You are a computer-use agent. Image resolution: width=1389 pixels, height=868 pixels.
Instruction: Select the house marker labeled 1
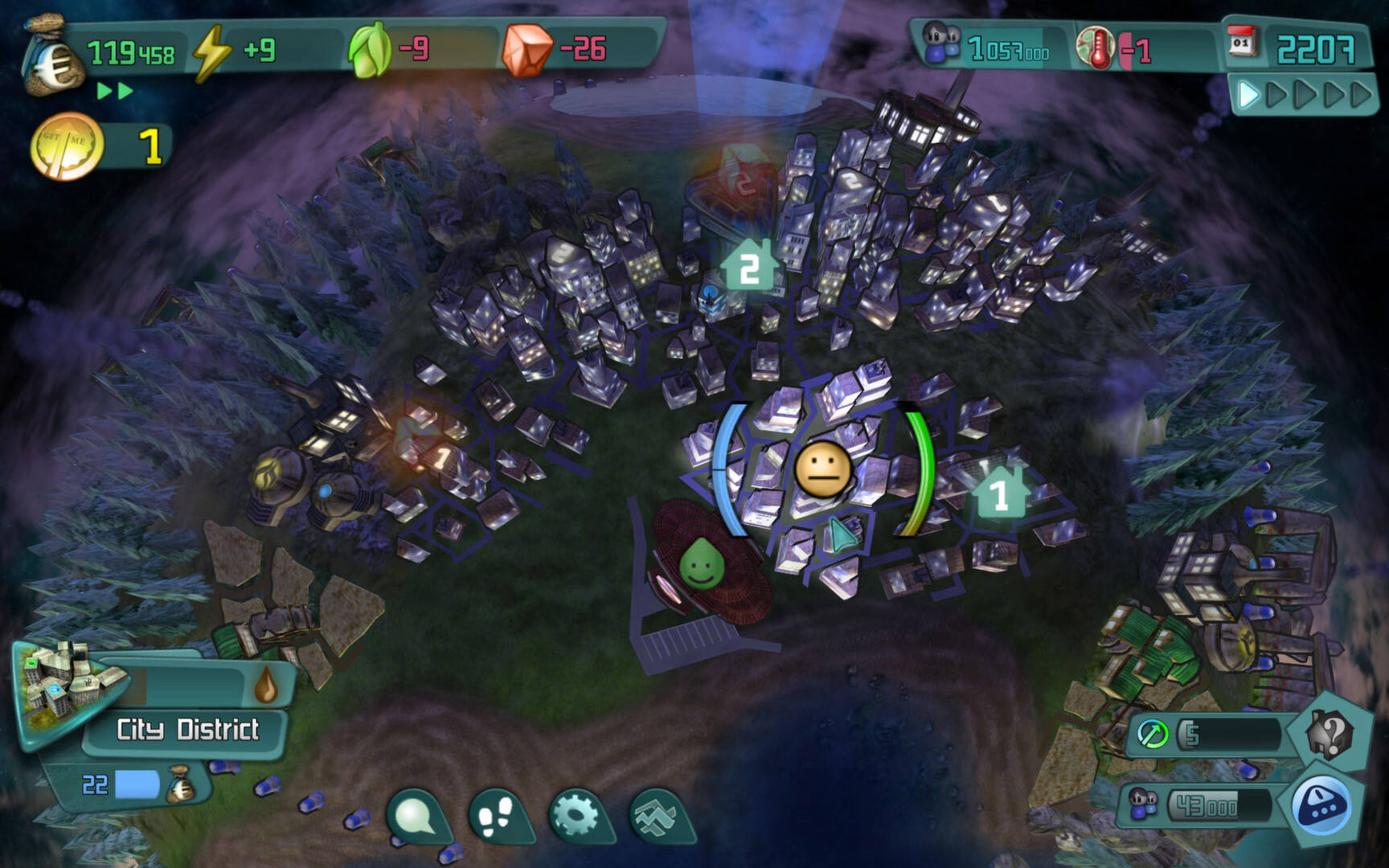click(999, 493)
